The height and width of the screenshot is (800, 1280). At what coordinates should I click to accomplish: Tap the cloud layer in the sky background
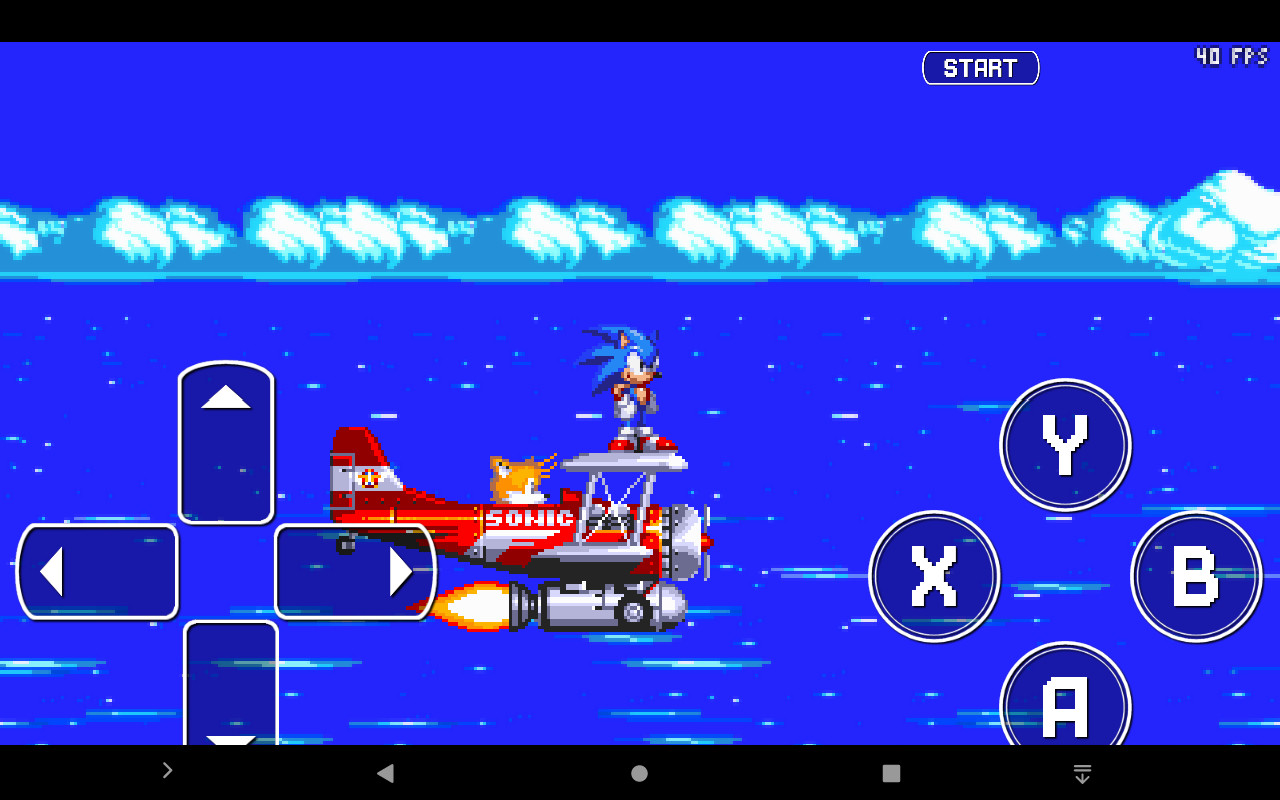pos(640,230)
